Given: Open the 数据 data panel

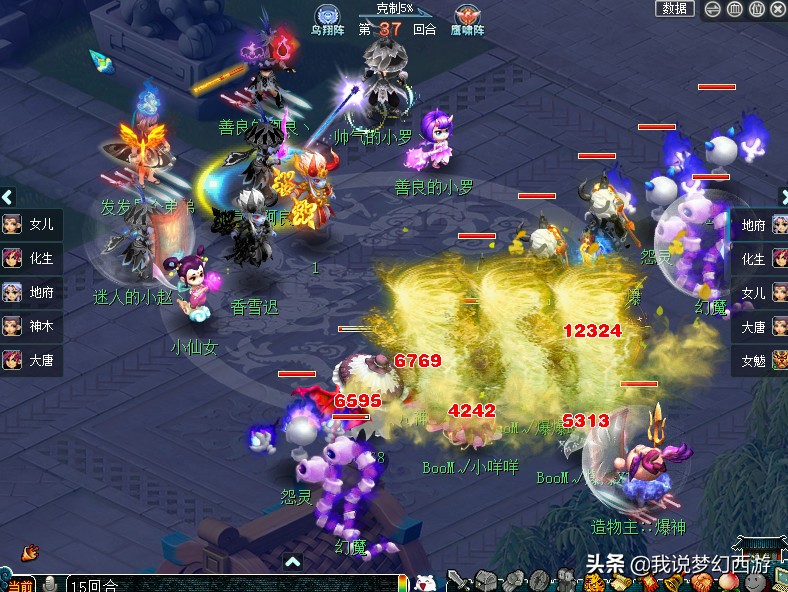Looking at the screenshot, I should (x=675, y=9).
